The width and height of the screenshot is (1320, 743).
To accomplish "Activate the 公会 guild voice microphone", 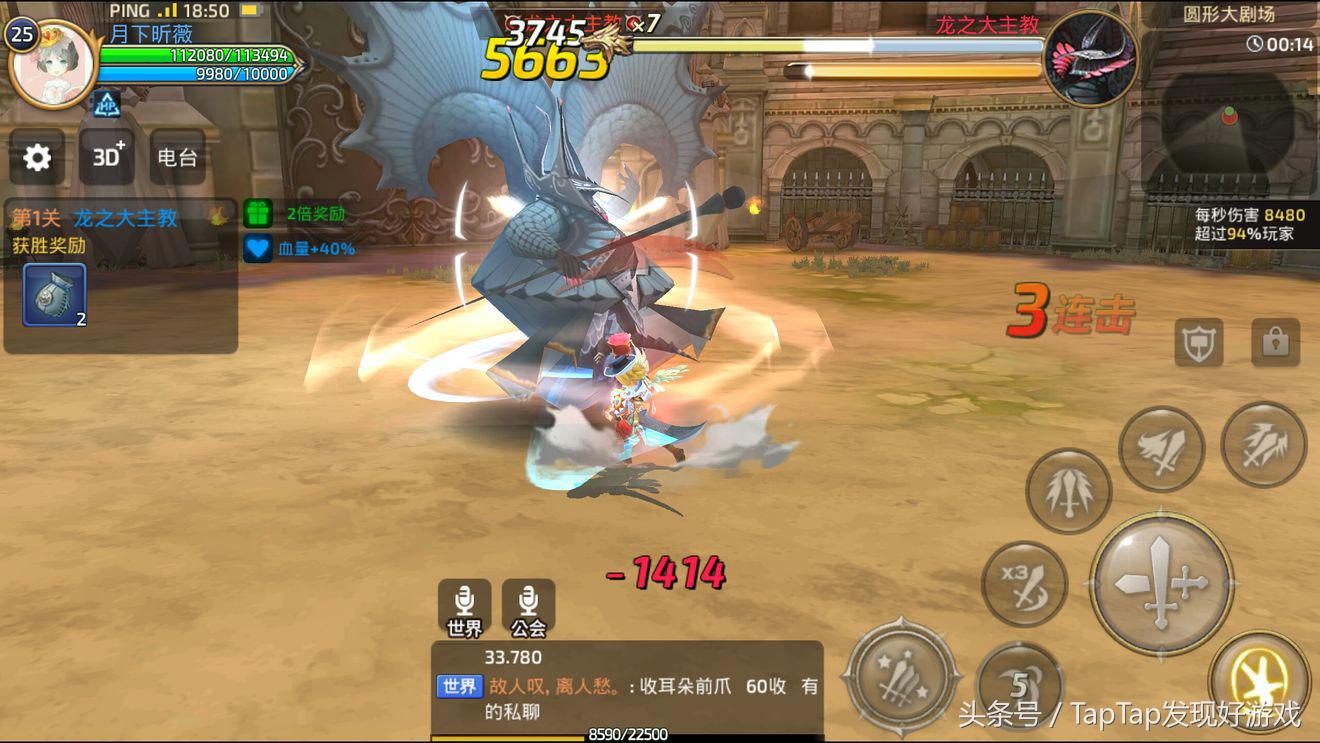I will [x=528, y=608].
